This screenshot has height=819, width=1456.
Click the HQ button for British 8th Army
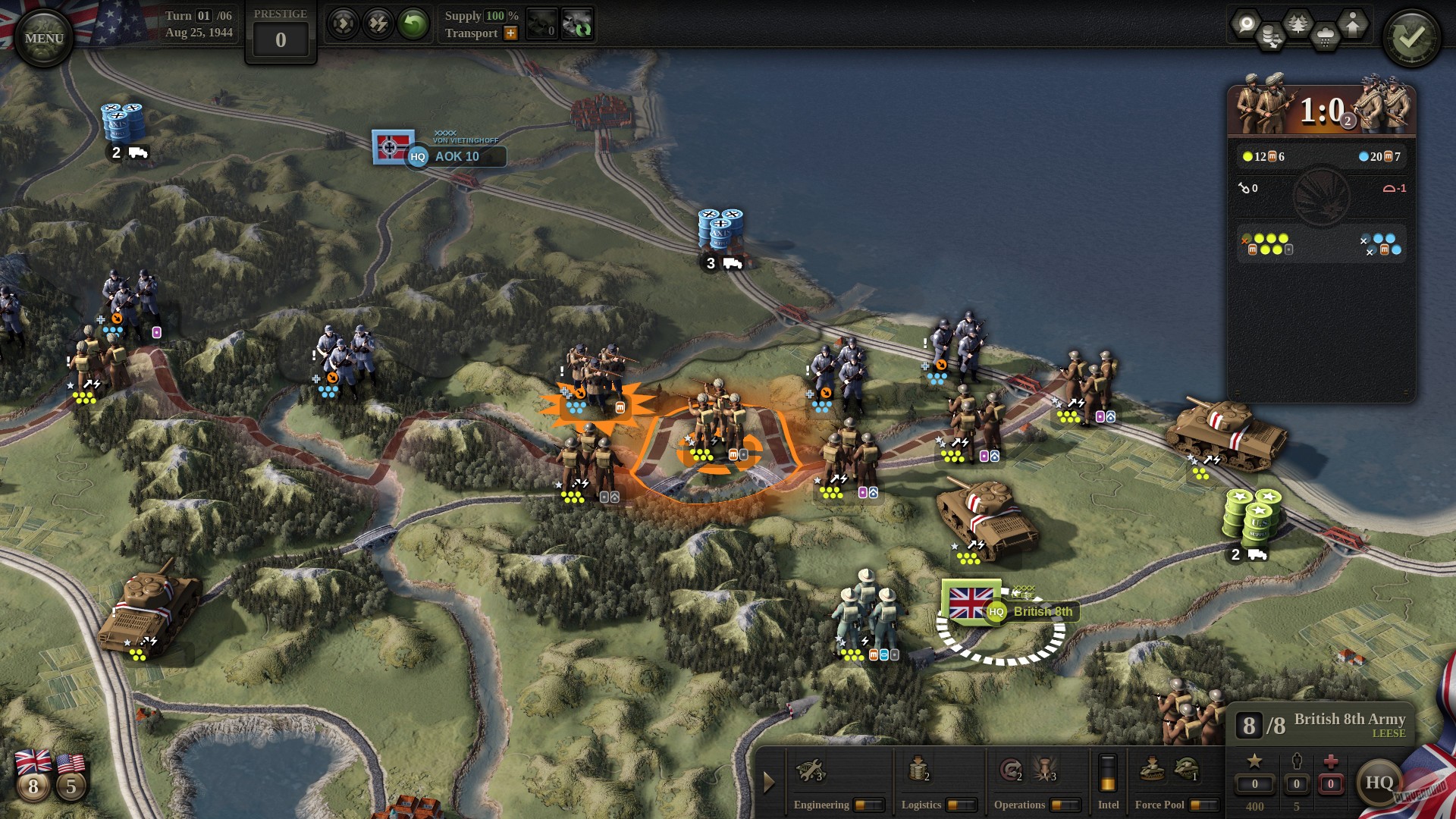(1382, 785)
